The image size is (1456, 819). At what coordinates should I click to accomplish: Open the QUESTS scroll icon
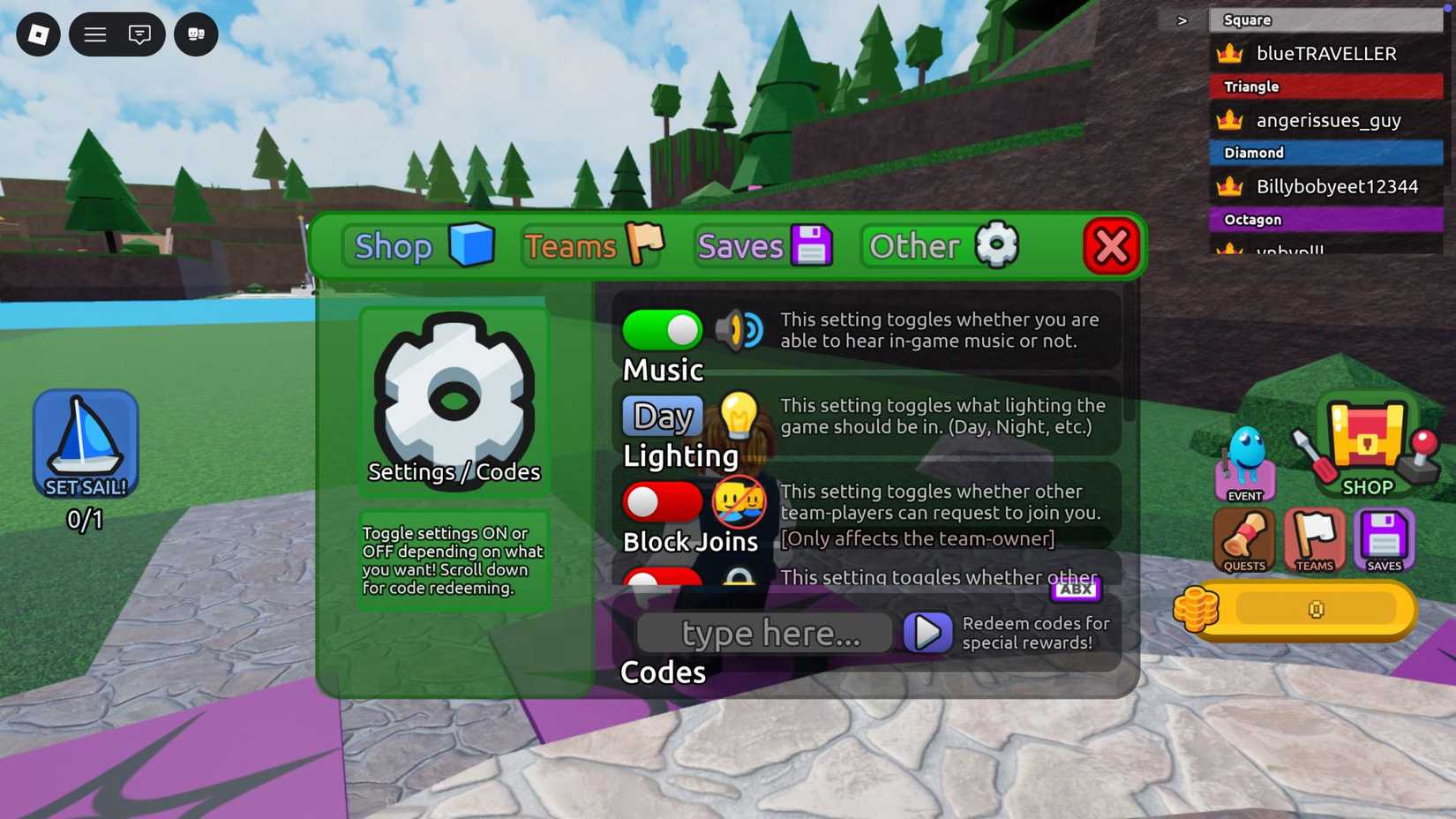coord(1243,538)
